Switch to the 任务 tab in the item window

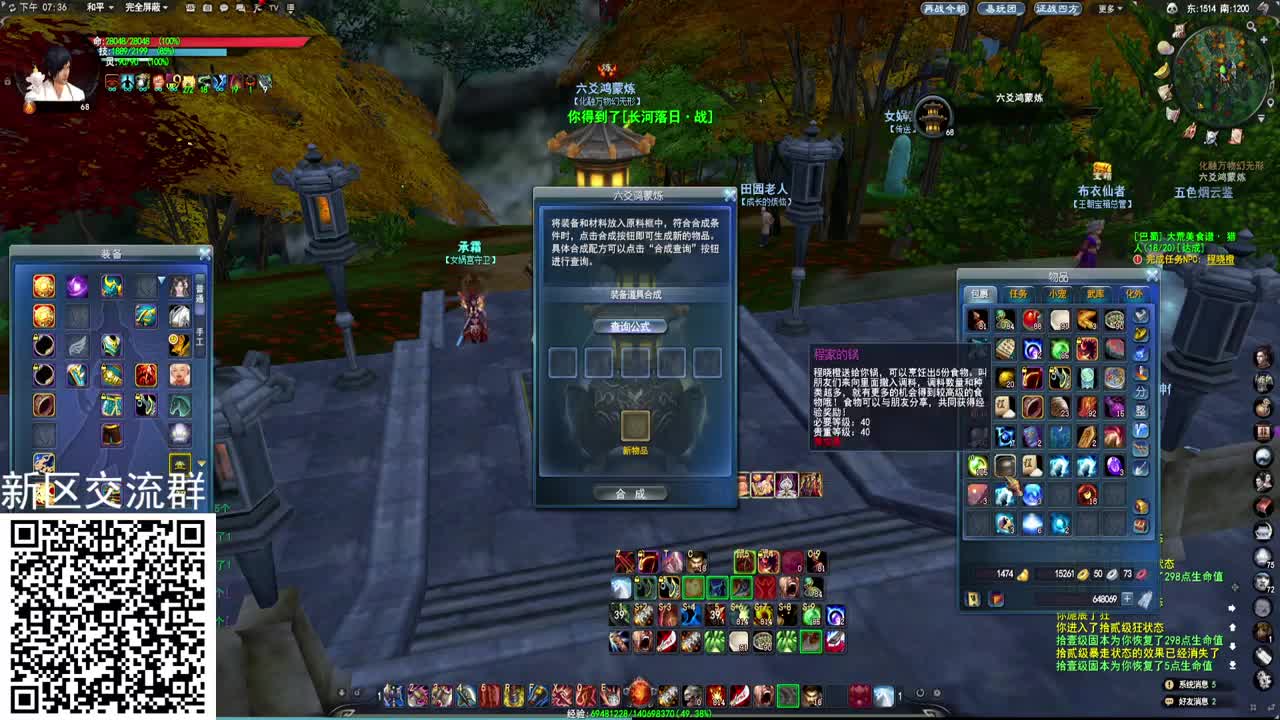(1017, 294)
